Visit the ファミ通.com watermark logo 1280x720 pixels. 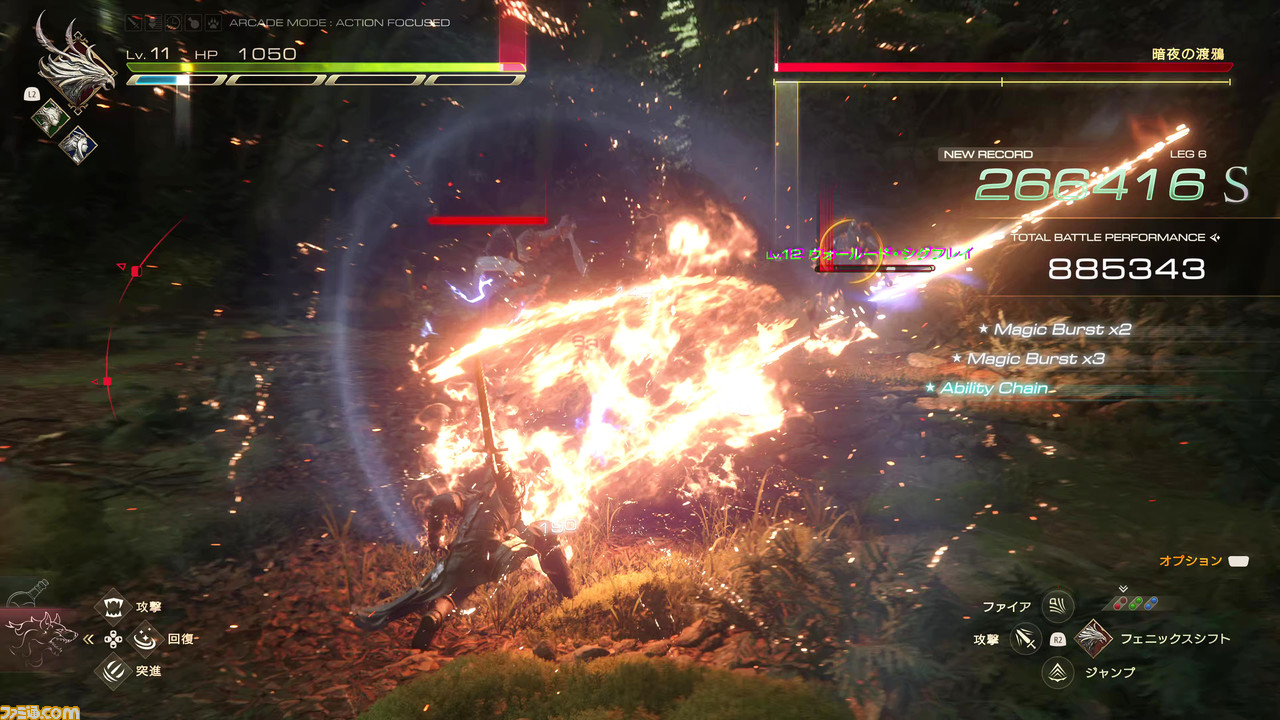[40, 711]
